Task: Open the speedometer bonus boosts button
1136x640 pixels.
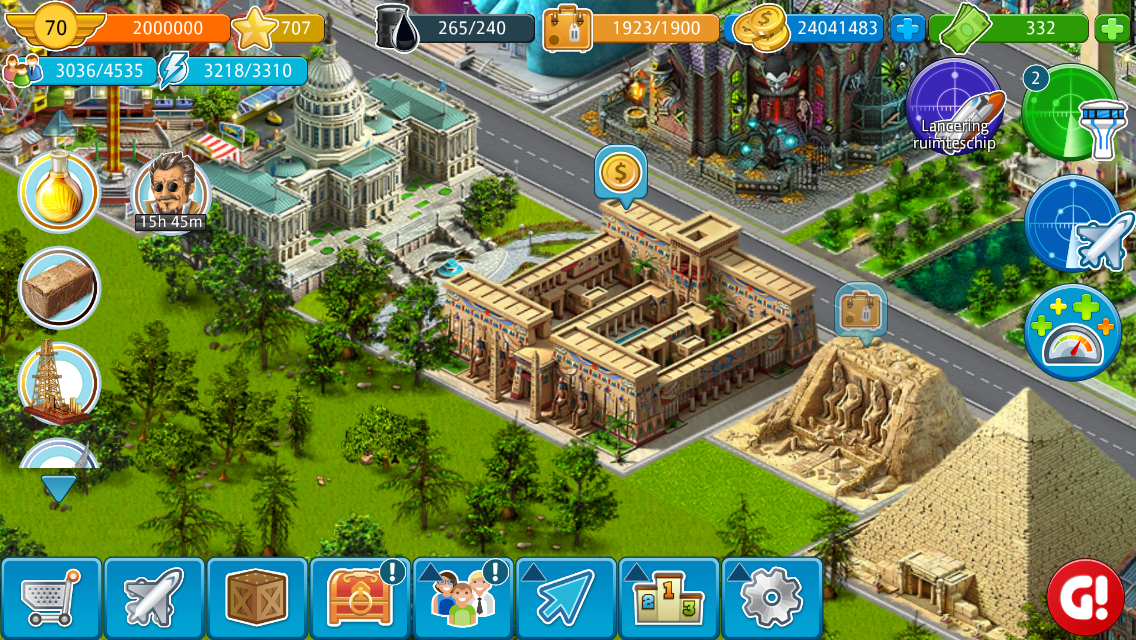Action: tap(1073, 333)
